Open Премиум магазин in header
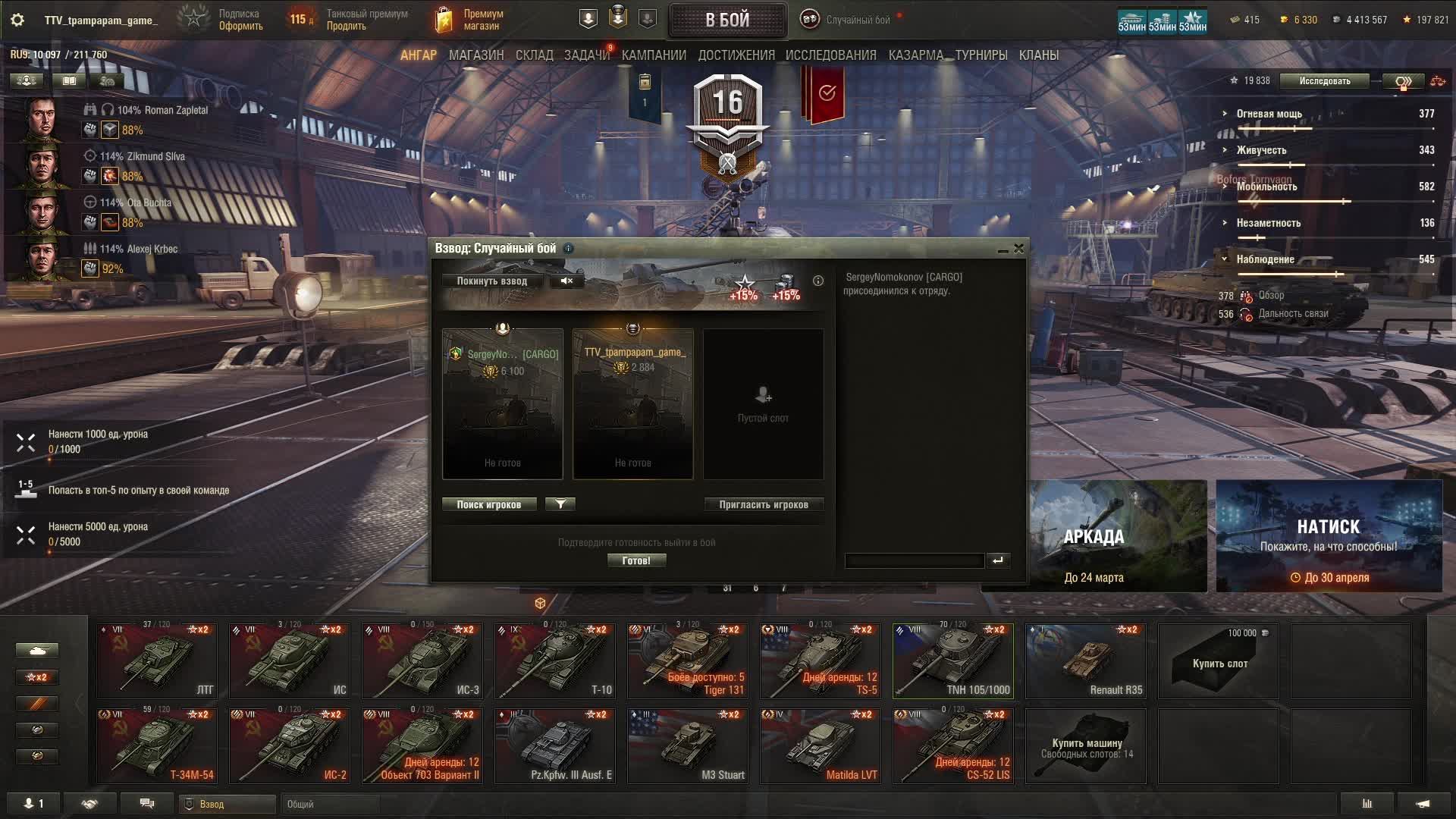1456x819 pixels. 470,20
